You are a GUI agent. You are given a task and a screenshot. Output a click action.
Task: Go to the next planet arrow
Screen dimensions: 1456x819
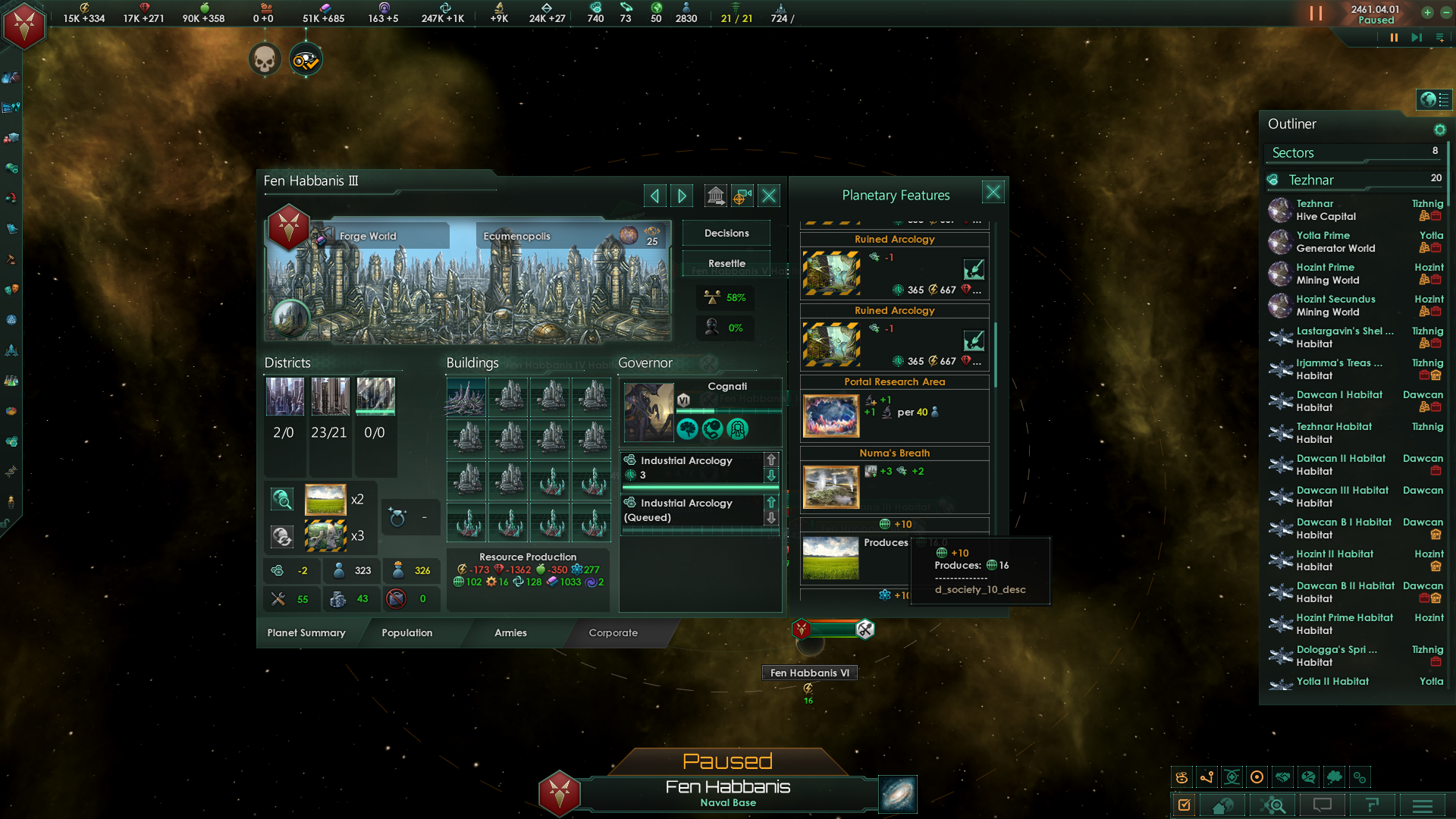(682, 196)
